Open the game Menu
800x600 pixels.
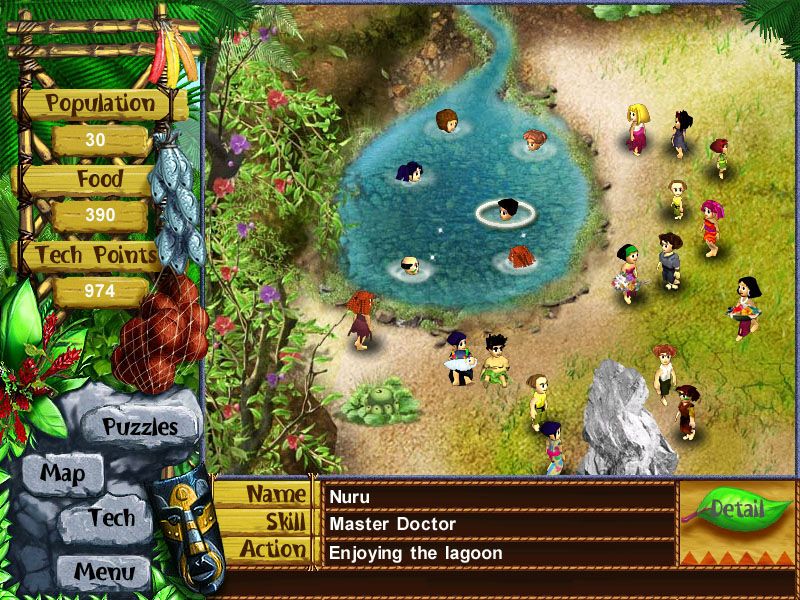click(103, 573)
